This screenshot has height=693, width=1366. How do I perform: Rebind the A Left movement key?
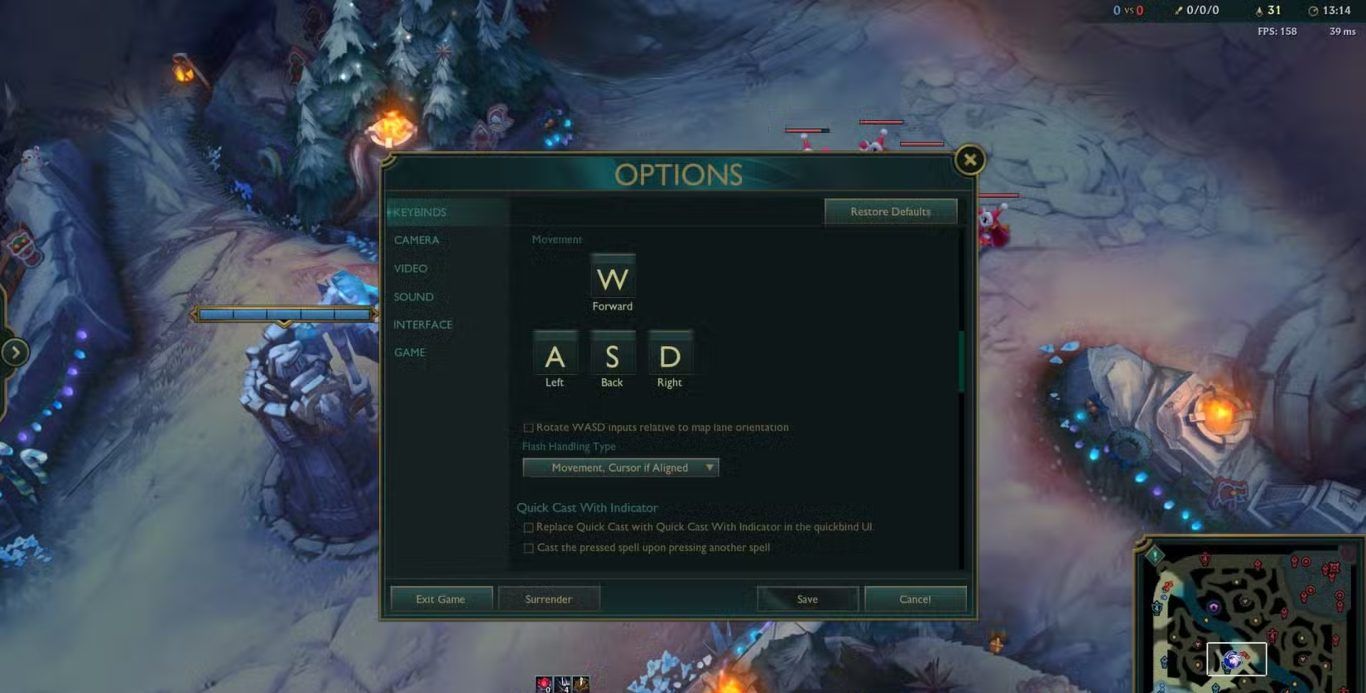click(555, 355)
